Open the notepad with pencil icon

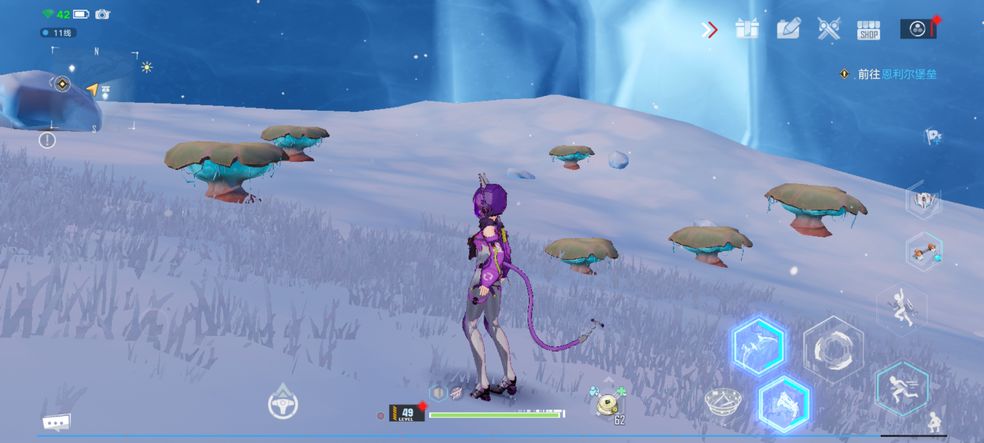pos(789,29)
